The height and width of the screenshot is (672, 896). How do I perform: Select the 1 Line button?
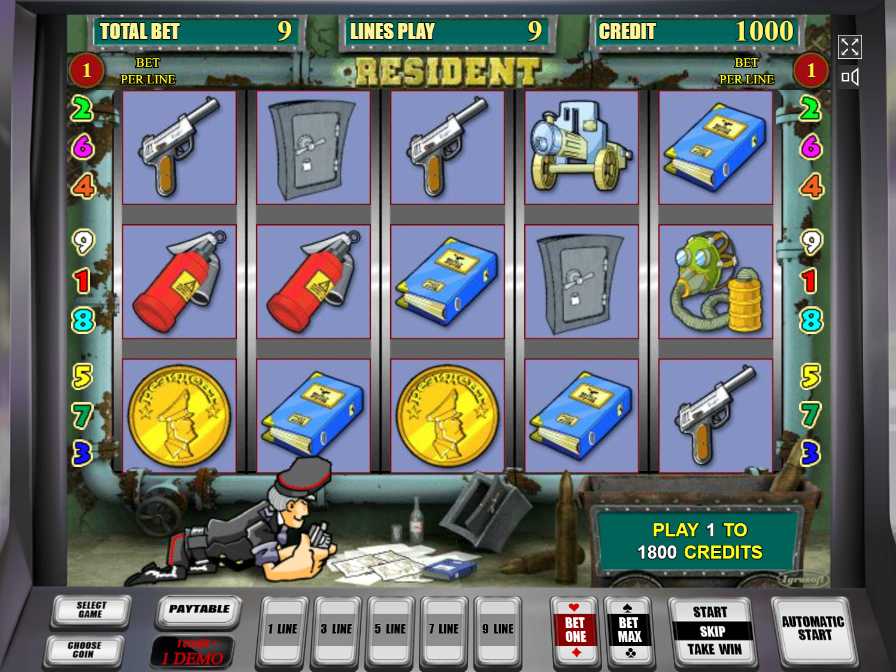point(283,629)
